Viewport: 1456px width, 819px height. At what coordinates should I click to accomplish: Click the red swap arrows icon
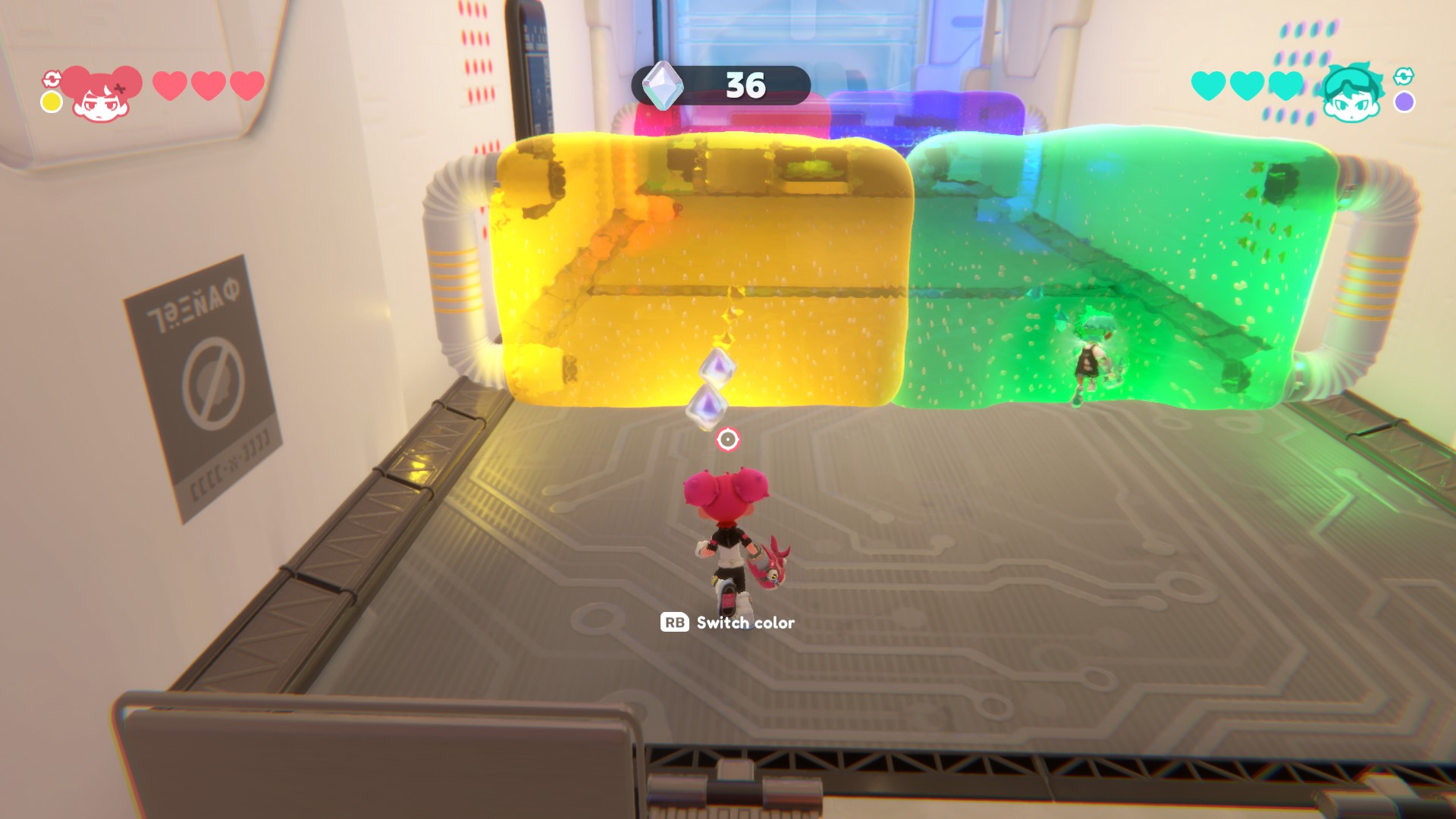point(52,79)
